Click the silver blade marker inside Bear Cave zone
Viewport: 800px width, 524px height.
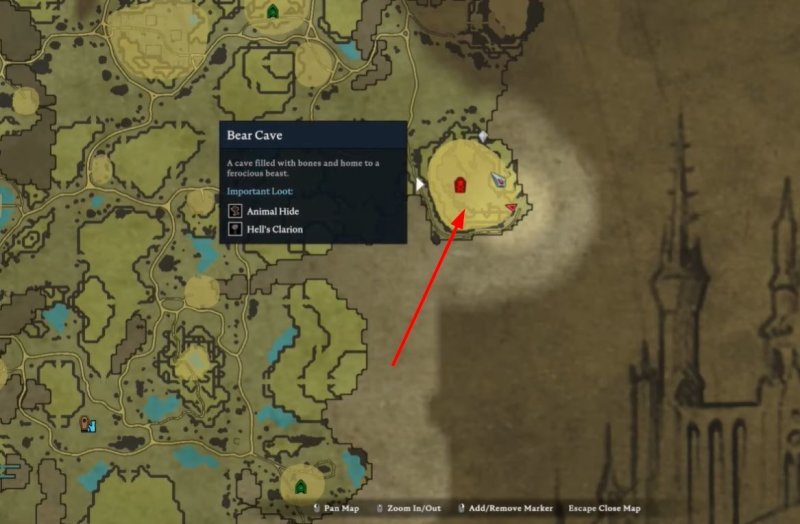click(x=500, y=181)
